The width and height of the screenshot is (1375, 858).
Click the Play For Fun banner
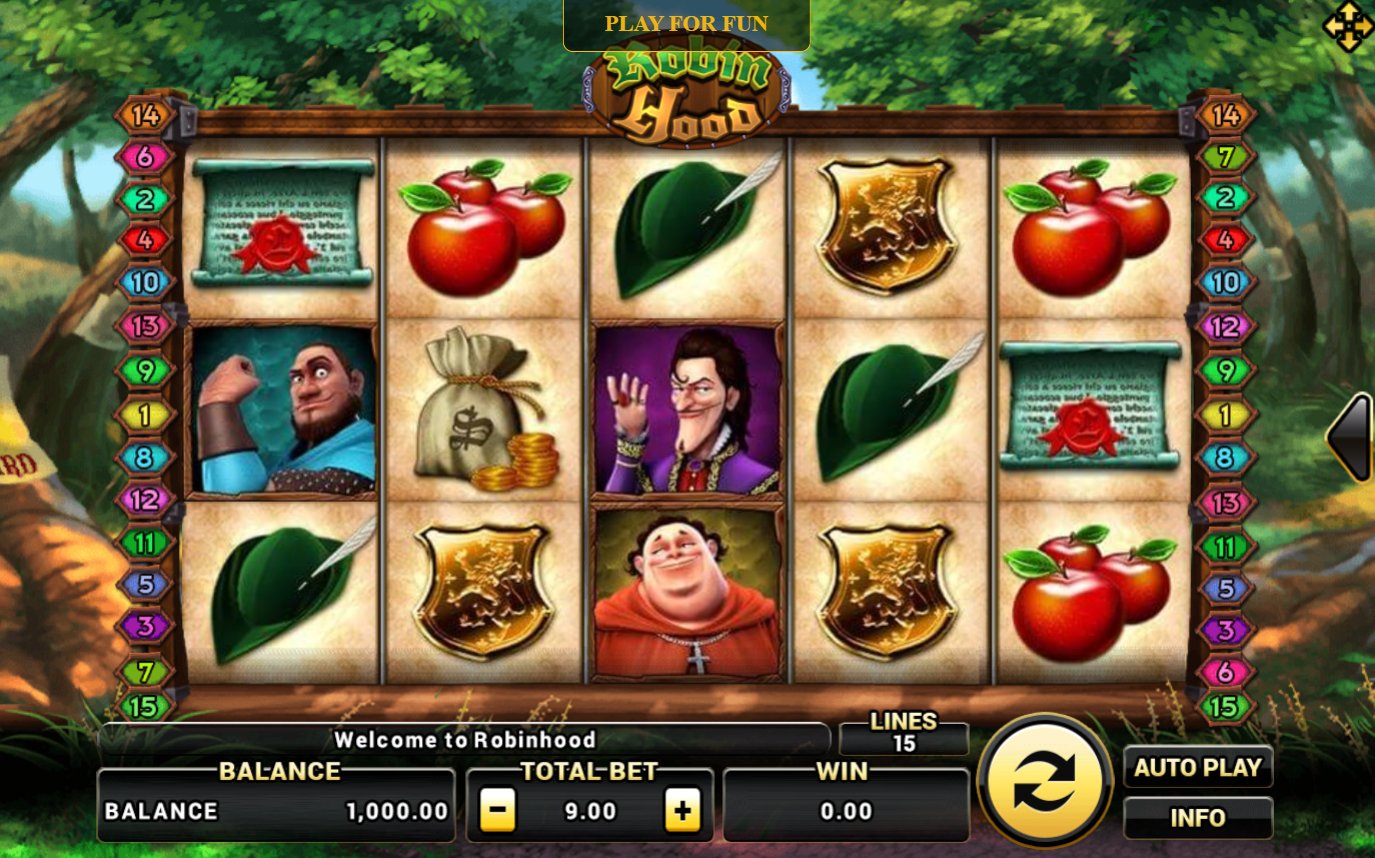[686, 24]
